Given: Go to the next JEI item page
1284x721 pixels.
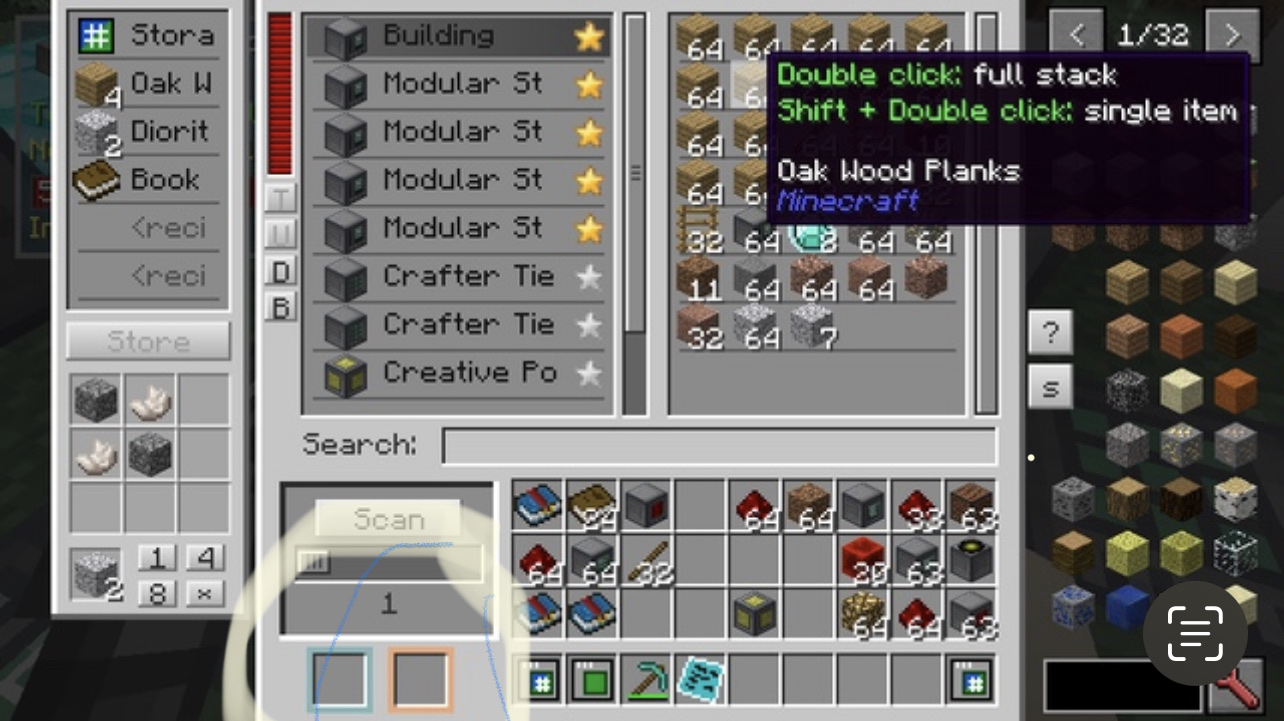Looking at the screenshot, I should (x=1232, y=34).
